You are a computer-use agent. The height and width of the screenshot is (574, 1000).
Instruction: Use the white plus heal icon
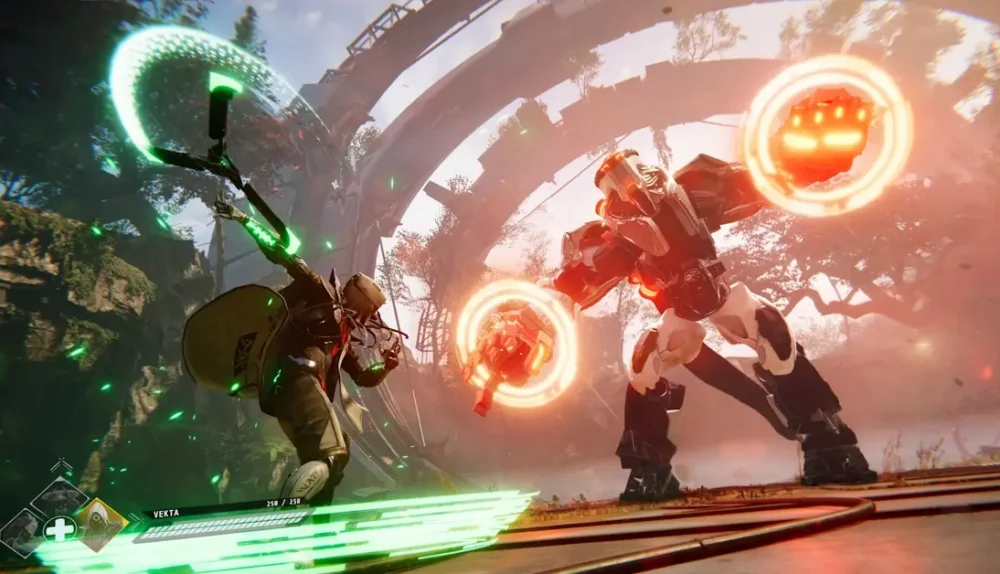60,528
